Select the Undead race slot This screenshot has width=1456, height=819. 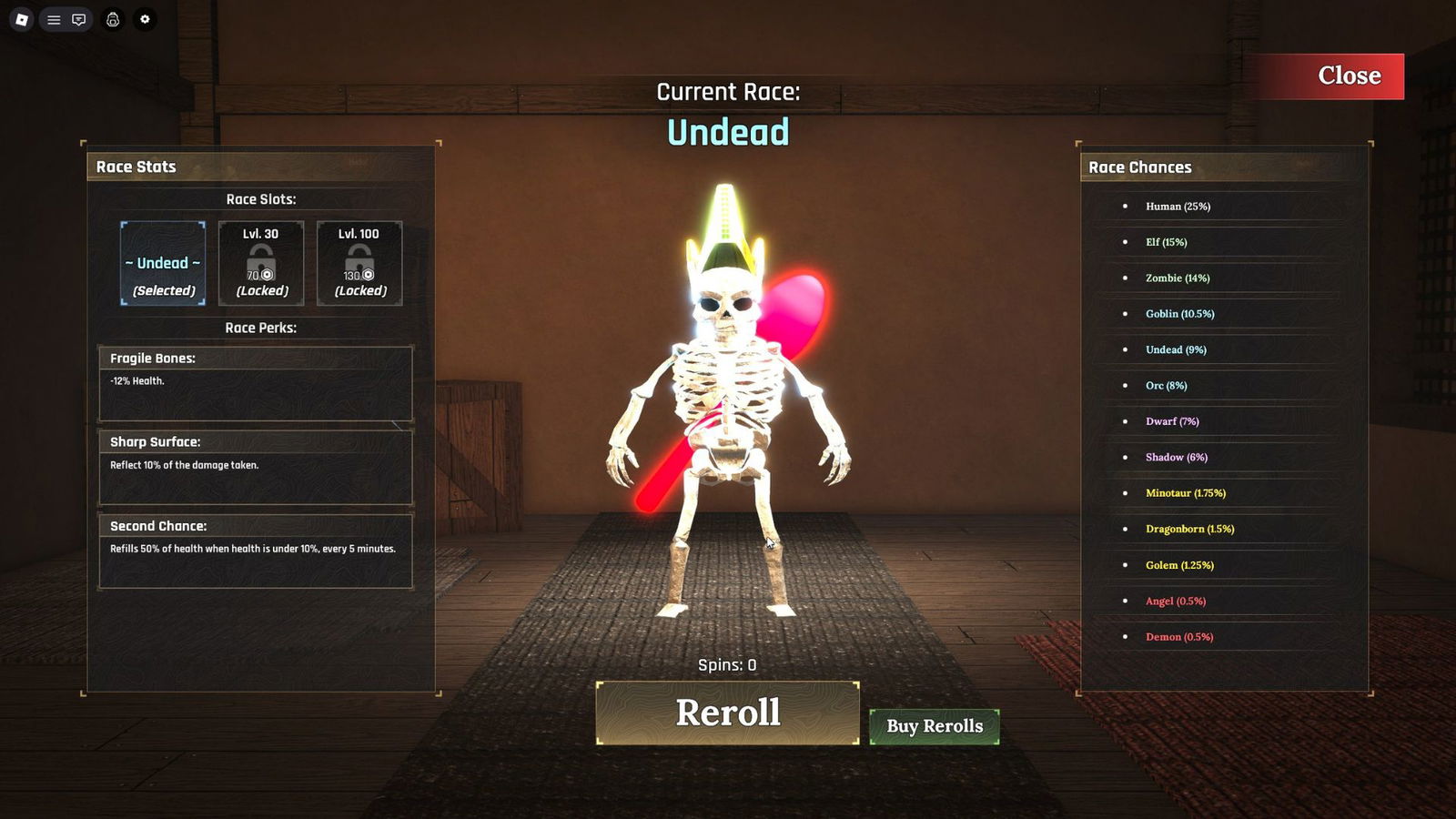click(x=163, y=263)
